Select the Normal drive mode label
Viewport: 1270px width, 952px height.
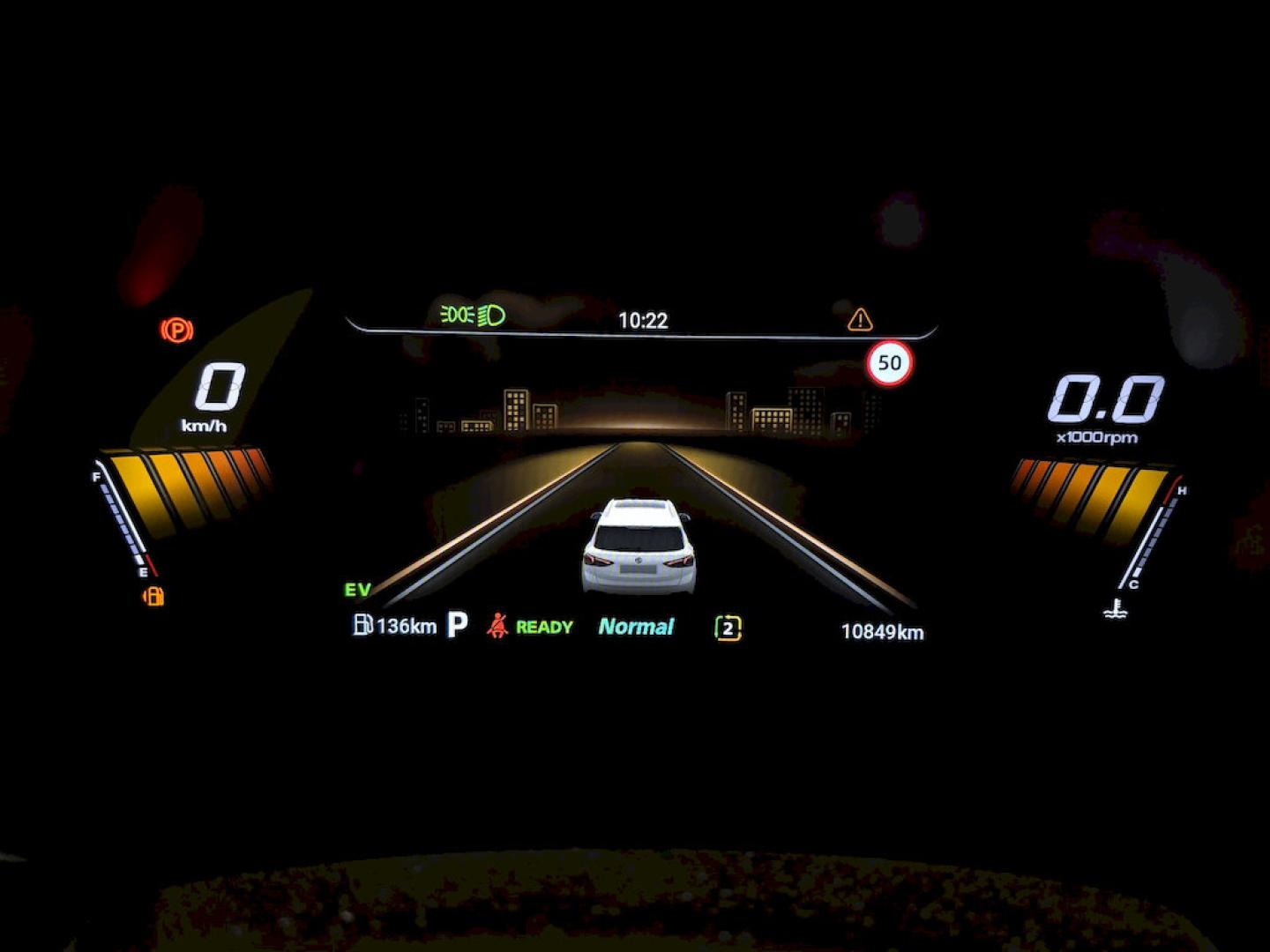coord(636,627)
